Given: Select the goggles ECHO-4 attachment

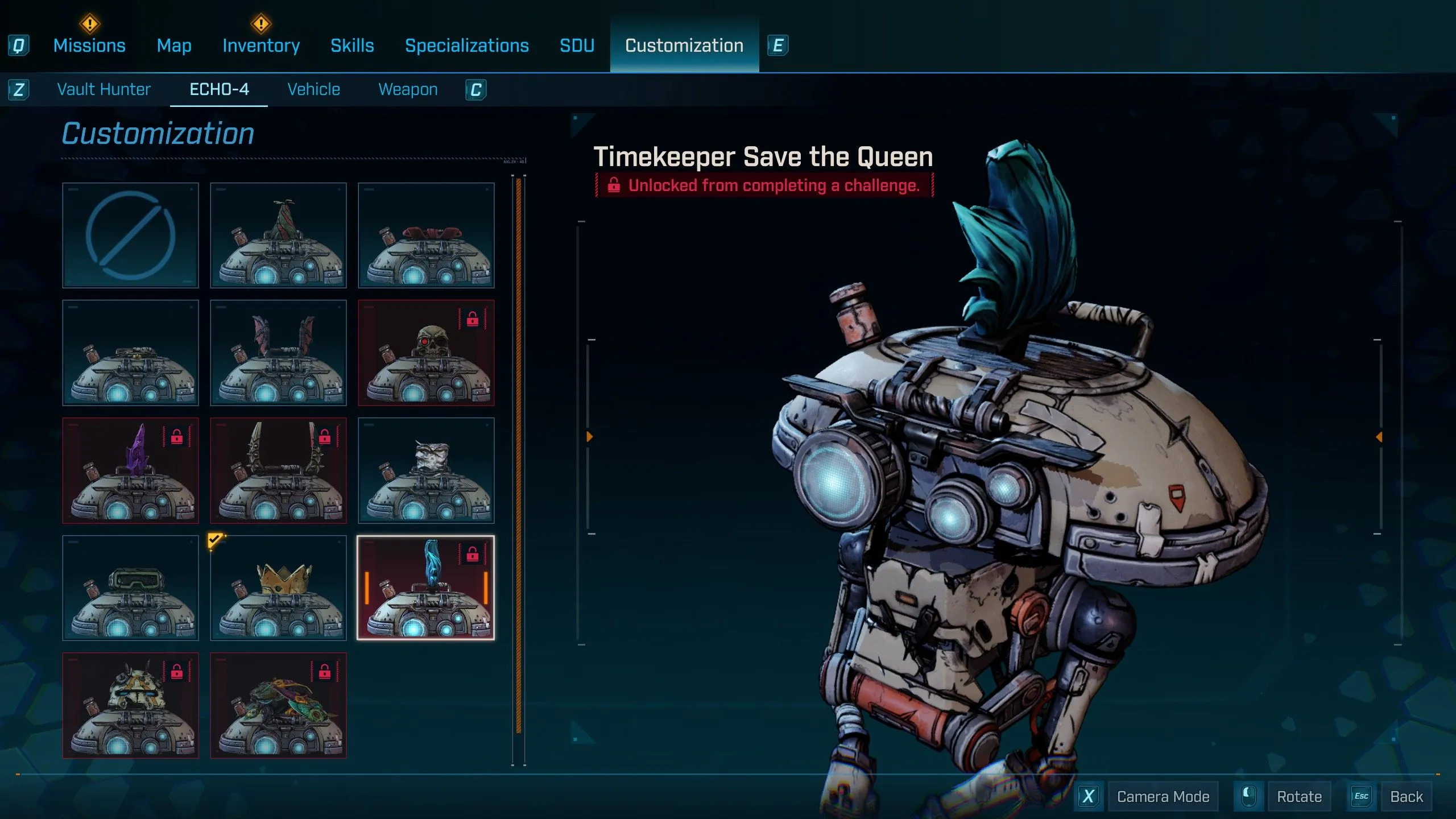Looking at the screenshot, I should click(x=130, y=588).
